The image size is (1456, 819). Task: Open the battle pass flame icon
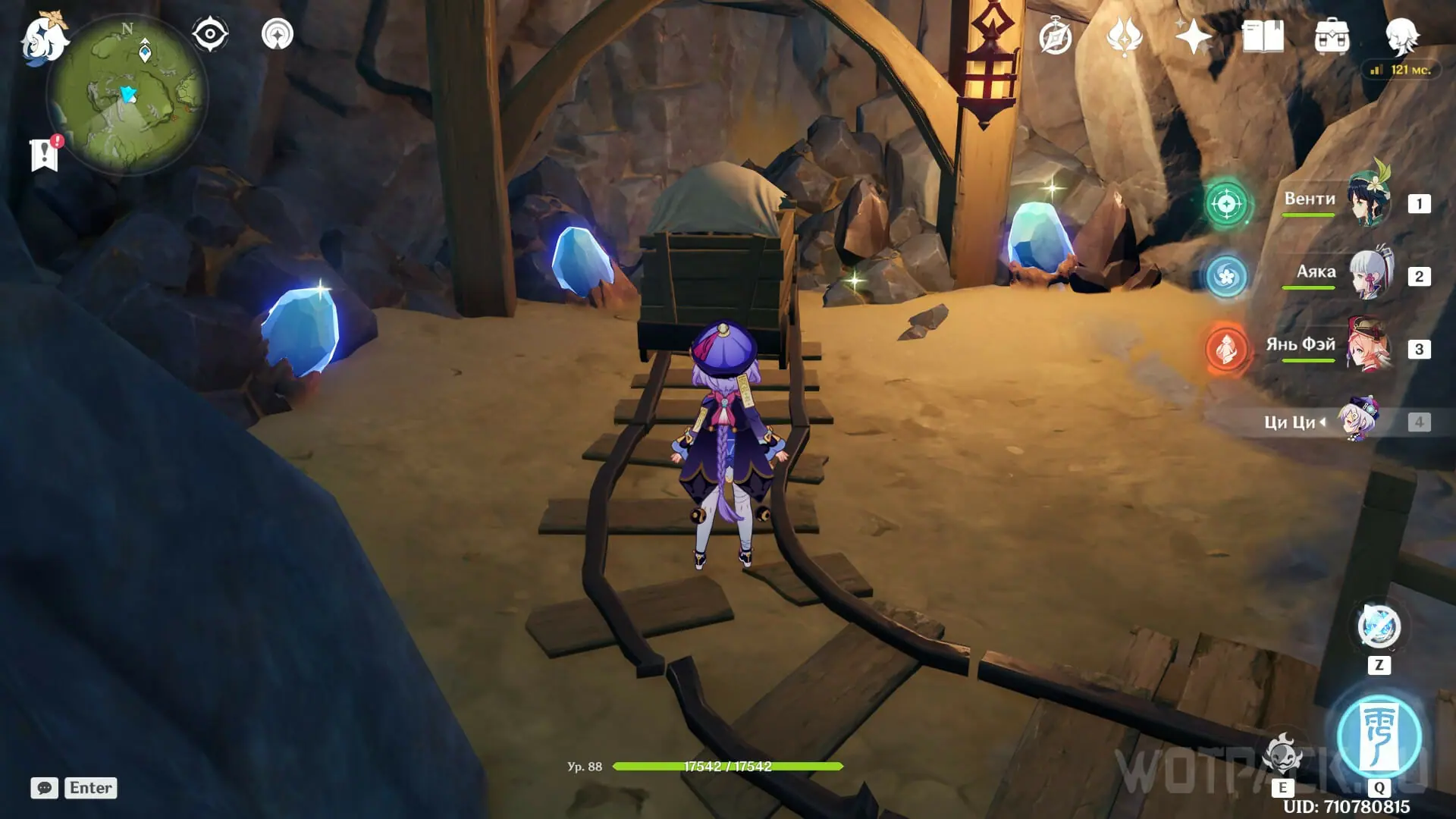point(1124,36)
